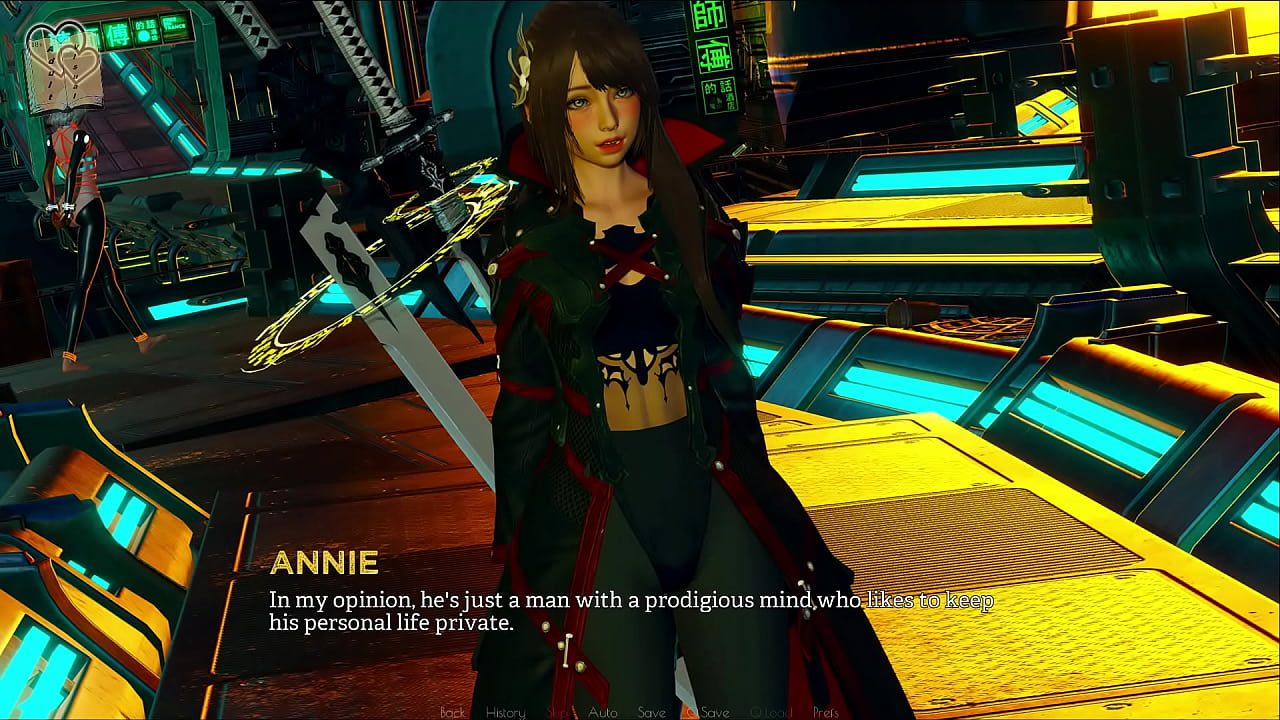Open the Prefs settings menu

coord(826,712)
